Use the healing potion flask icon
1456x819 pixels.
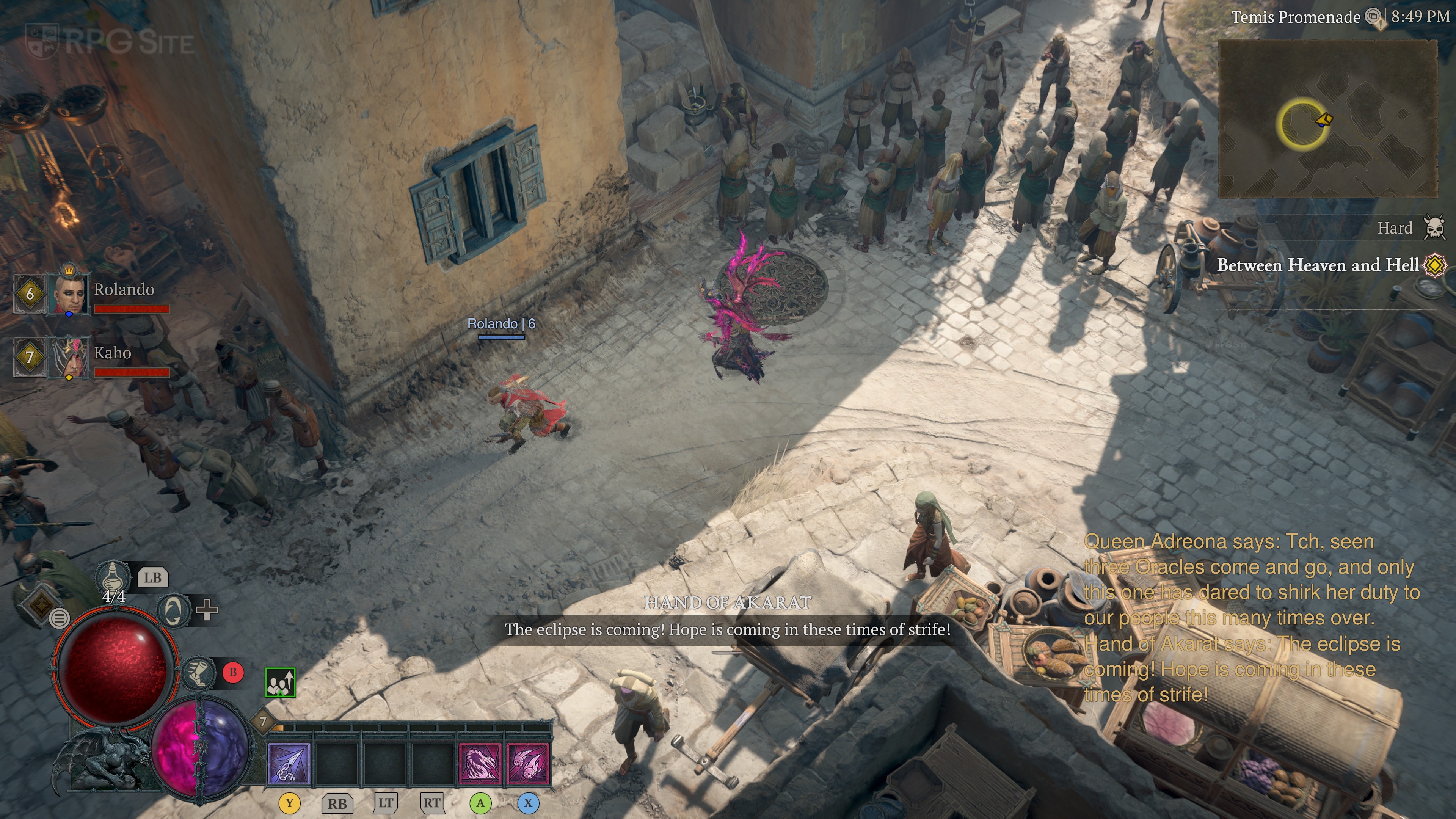(113, 577)
